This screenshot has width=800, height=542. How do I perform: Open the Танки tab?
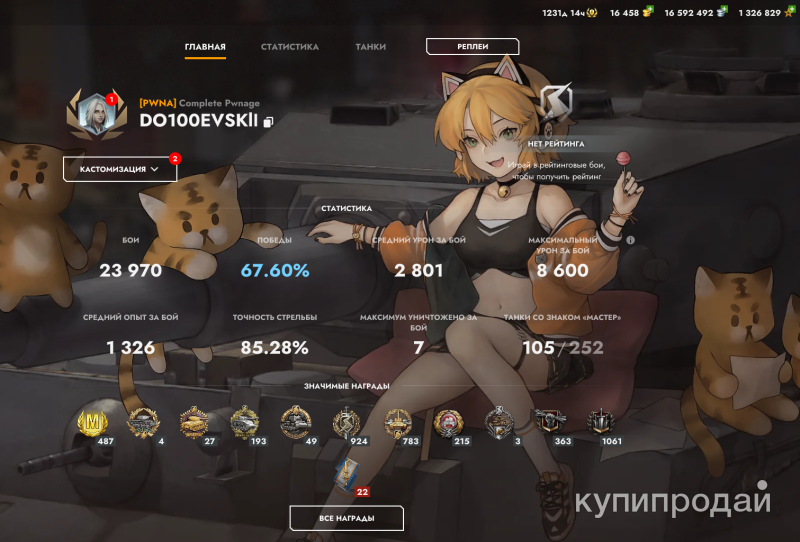(x=371, y=47)
